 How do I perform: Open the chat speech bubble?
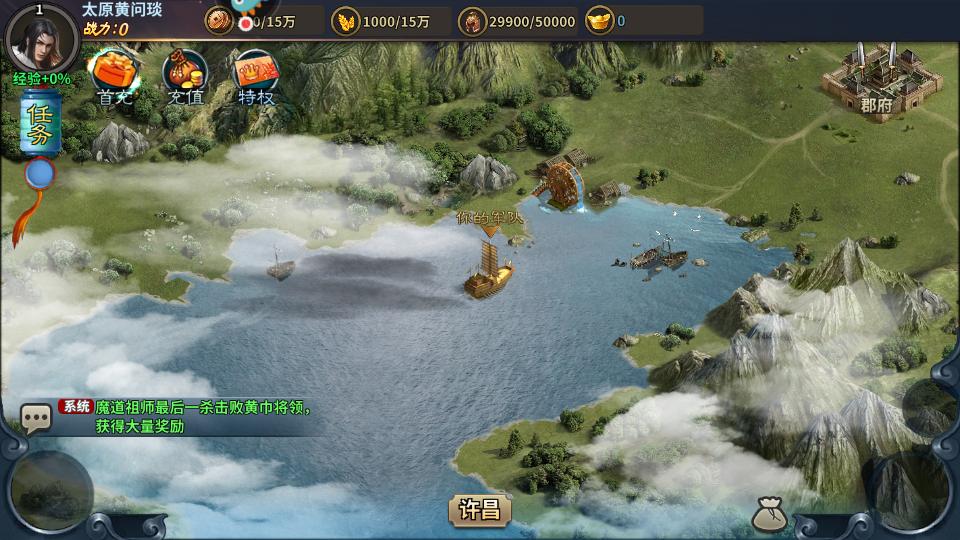coord(37,418)
